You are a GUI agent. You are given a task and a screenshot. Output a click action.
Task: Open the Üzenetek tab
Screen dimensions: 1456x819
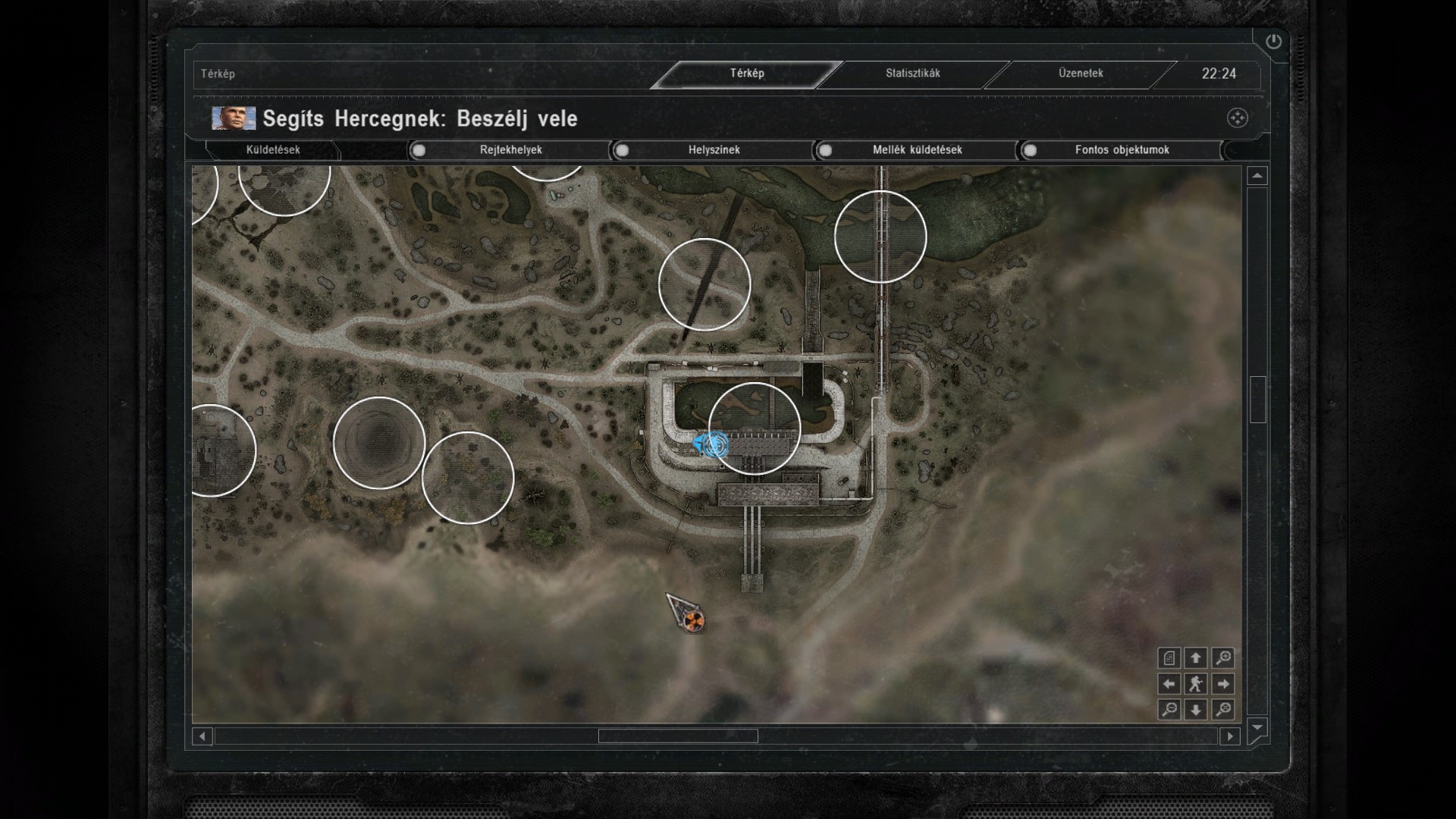pos(1081,74)
